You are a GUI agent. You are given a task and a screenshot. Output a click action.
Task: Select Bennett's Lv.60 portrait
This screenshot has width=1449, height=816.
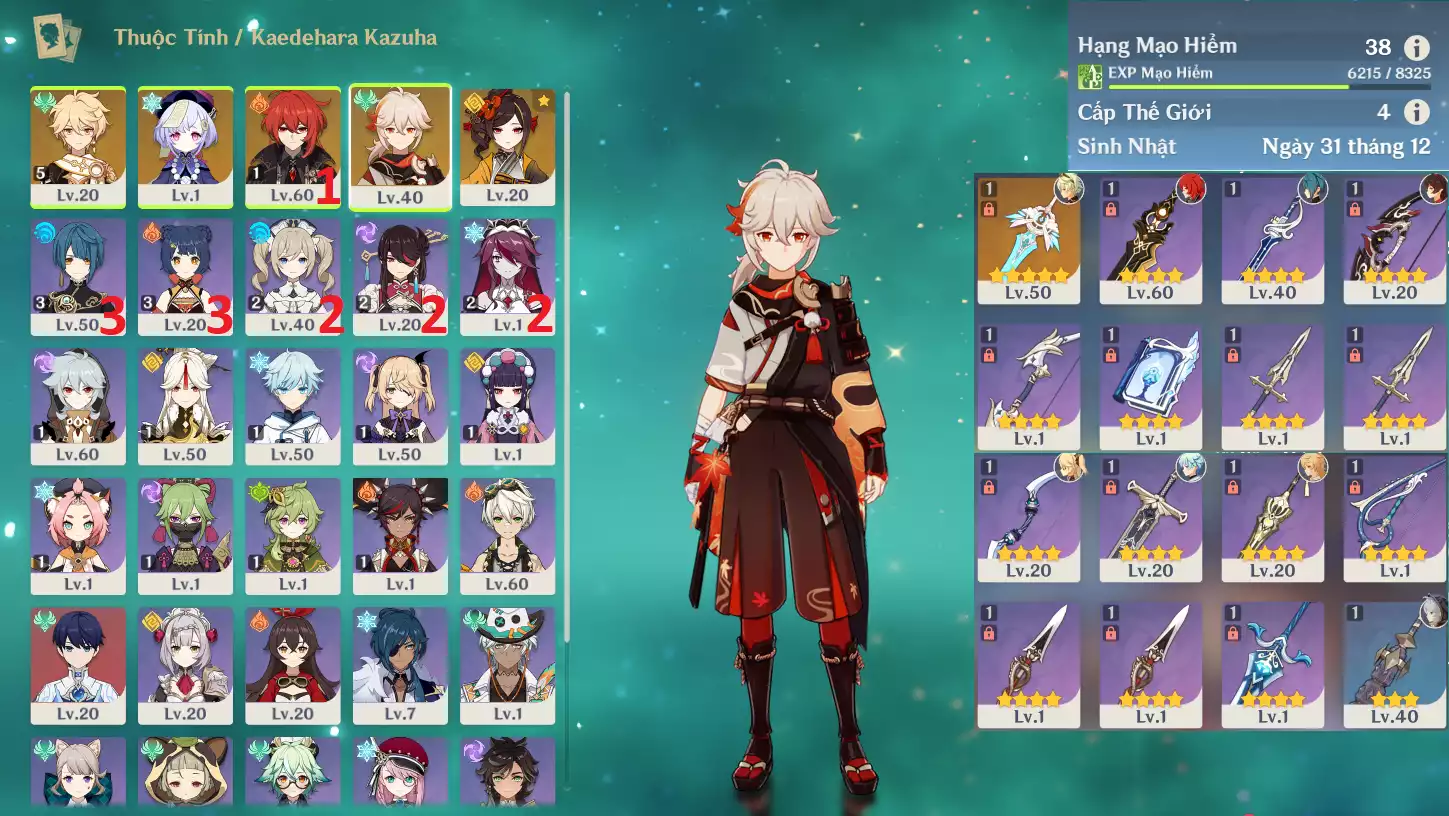point(507,536)
